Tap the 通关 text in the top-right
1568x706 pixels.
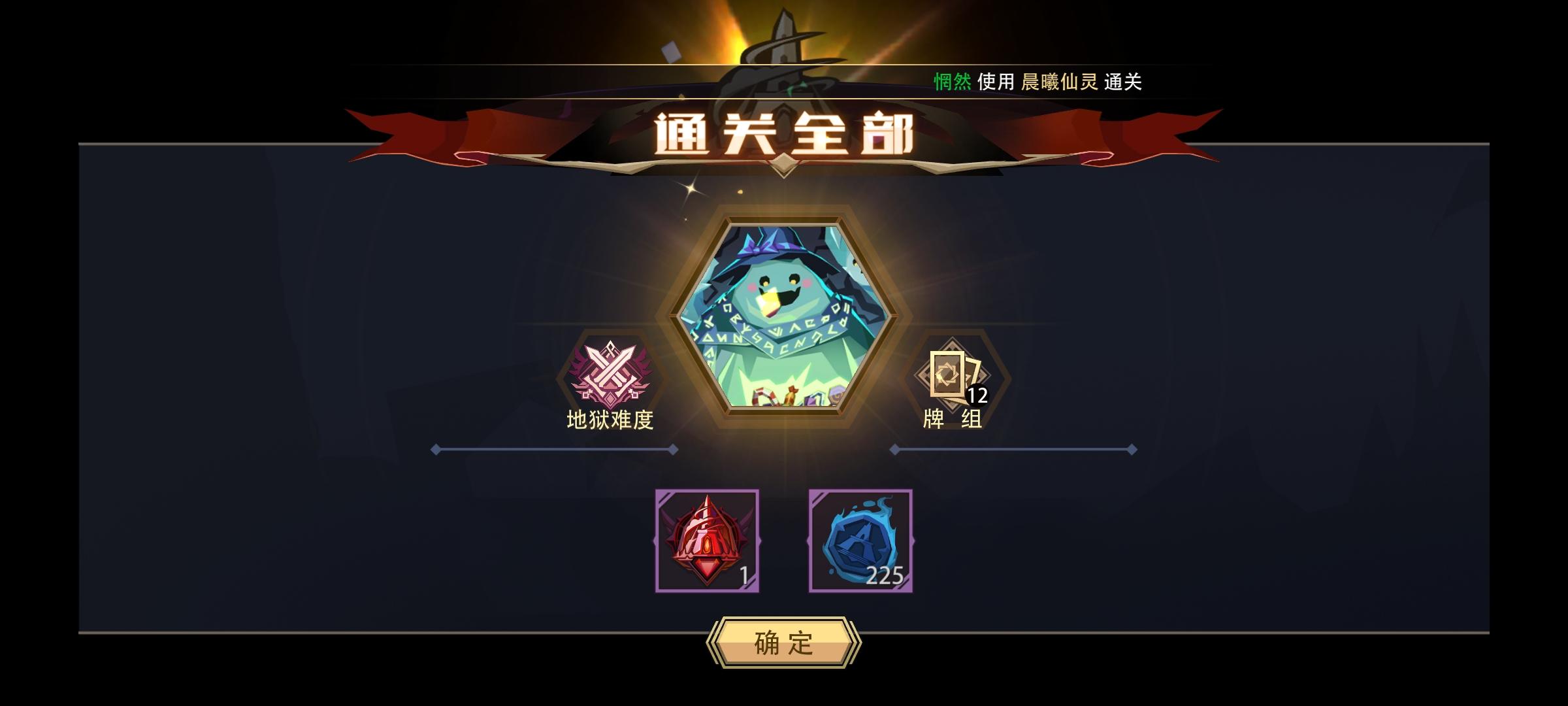[x=1124, y=83]
